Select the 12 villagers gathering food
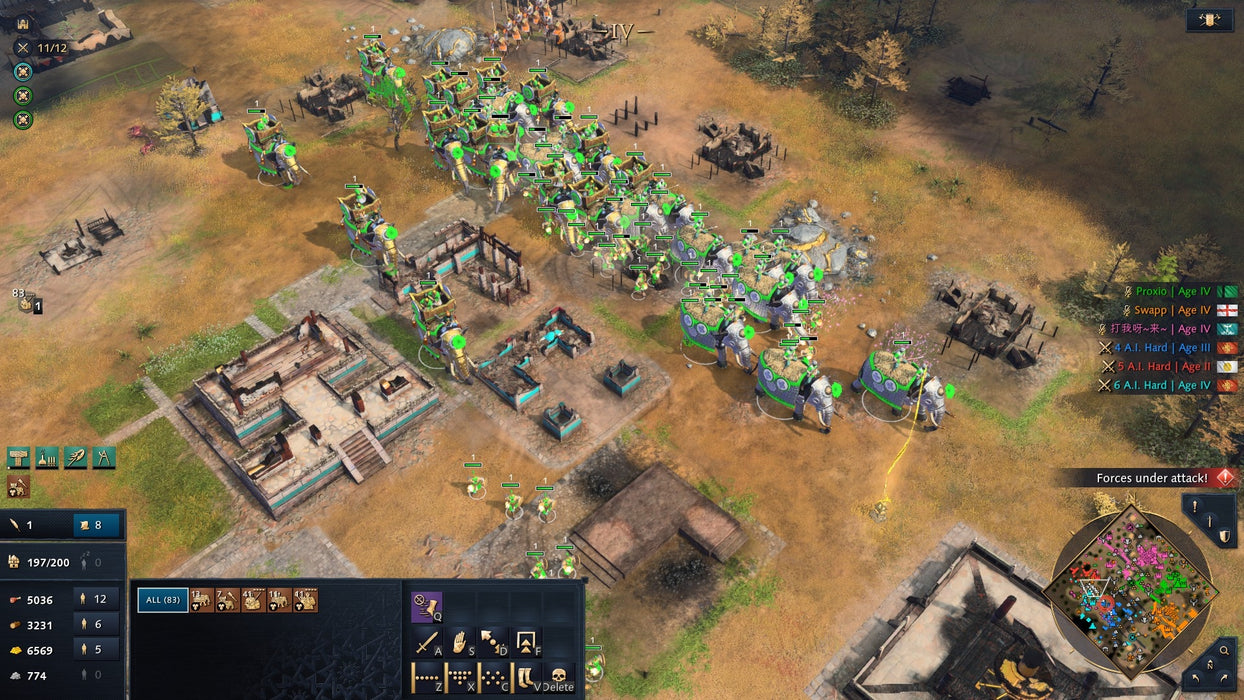Image resolution: width=1244 pixels, height=700 pixels. pos(100,599)
